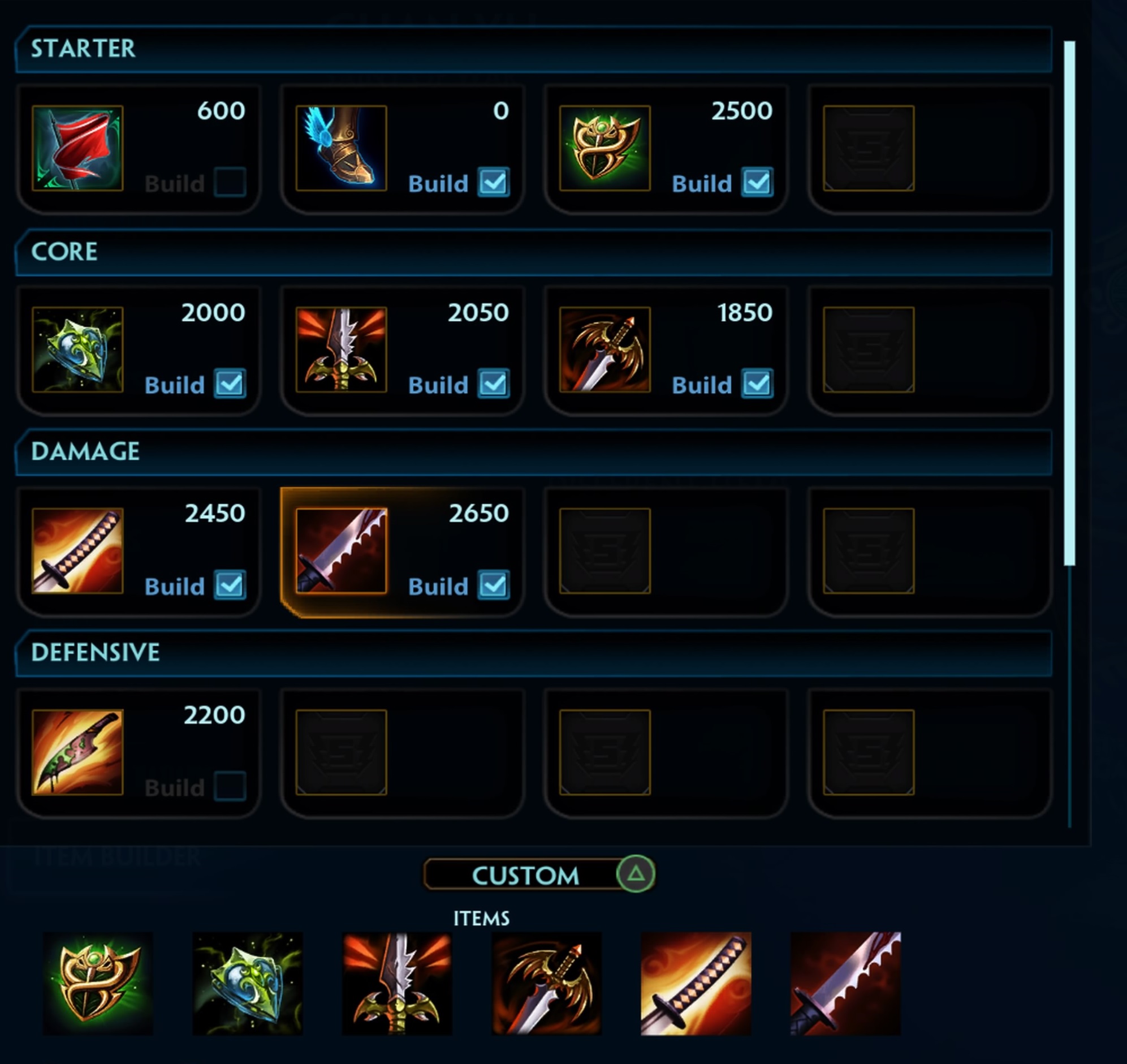Uncheck Build on the 2500 gold shield
Screen dimensions: 1127x1064
click(x=757, y=183)
